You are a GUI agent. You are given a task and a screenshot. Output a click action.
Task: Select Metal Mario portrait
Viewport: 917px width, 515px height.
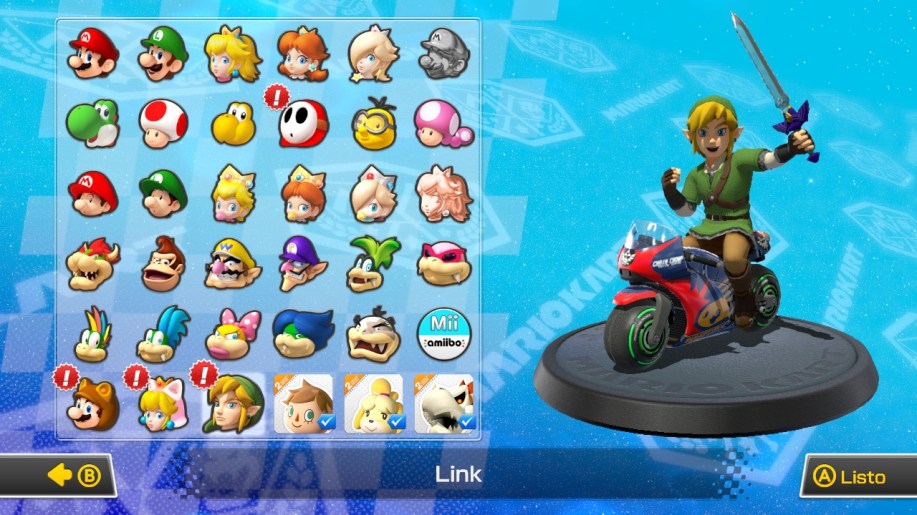click(442, 54)
